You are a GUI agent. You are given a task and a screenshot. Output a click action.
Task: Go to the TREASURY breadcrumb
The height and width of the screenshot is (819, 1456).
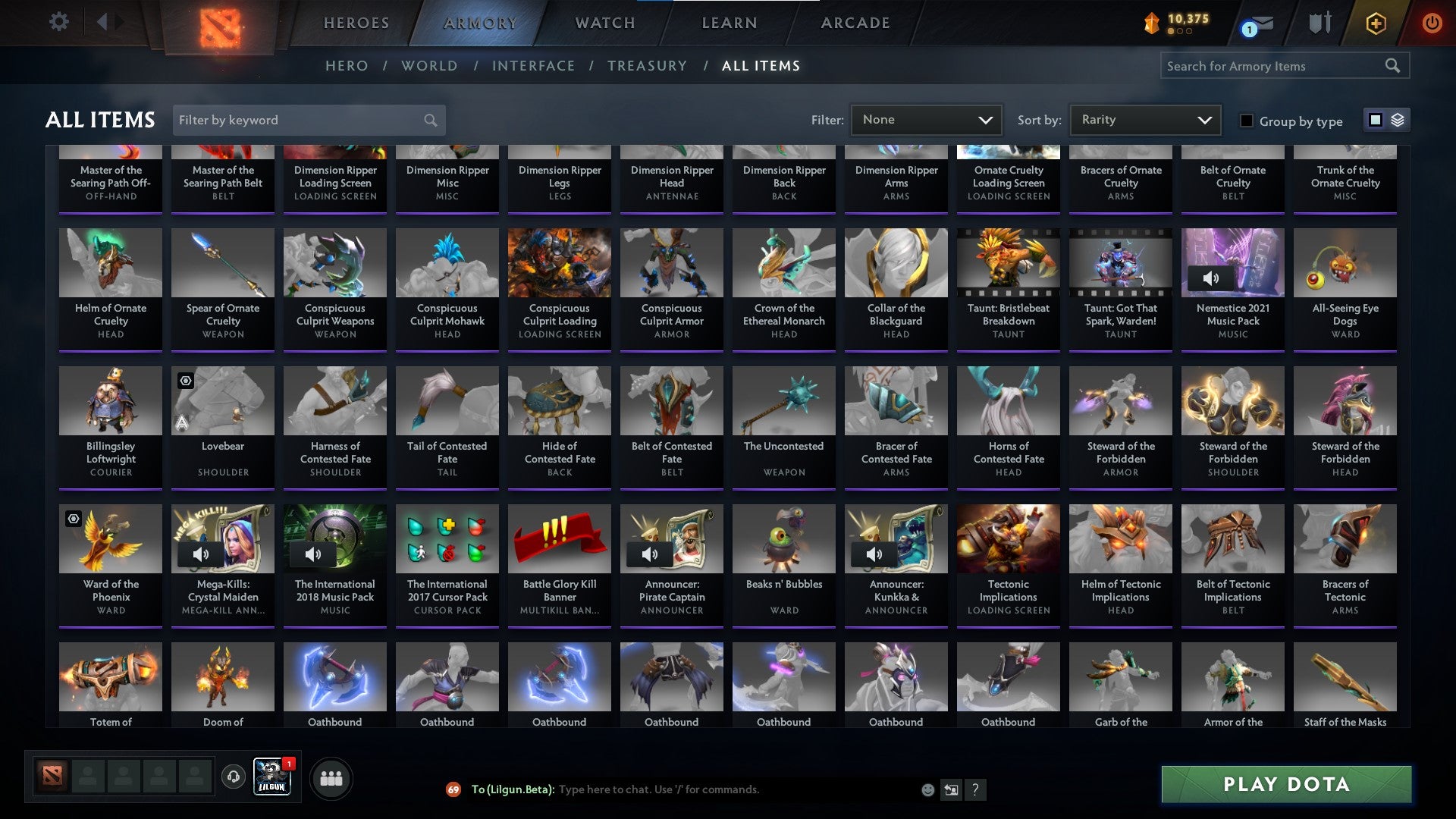tap(647, 66)
